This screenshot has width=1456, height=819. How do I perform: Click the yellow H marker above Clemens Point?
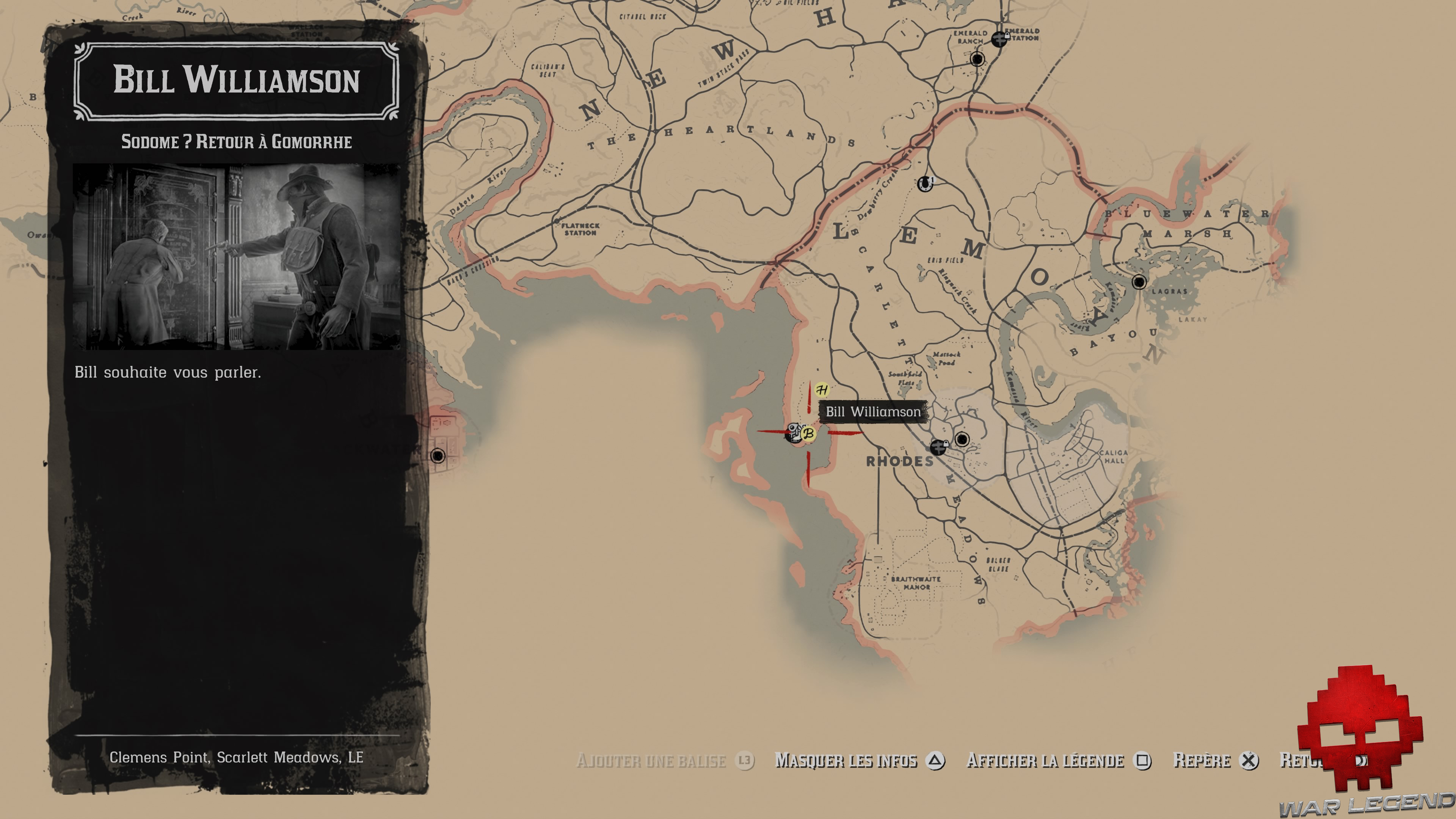[x=822, y=390]
